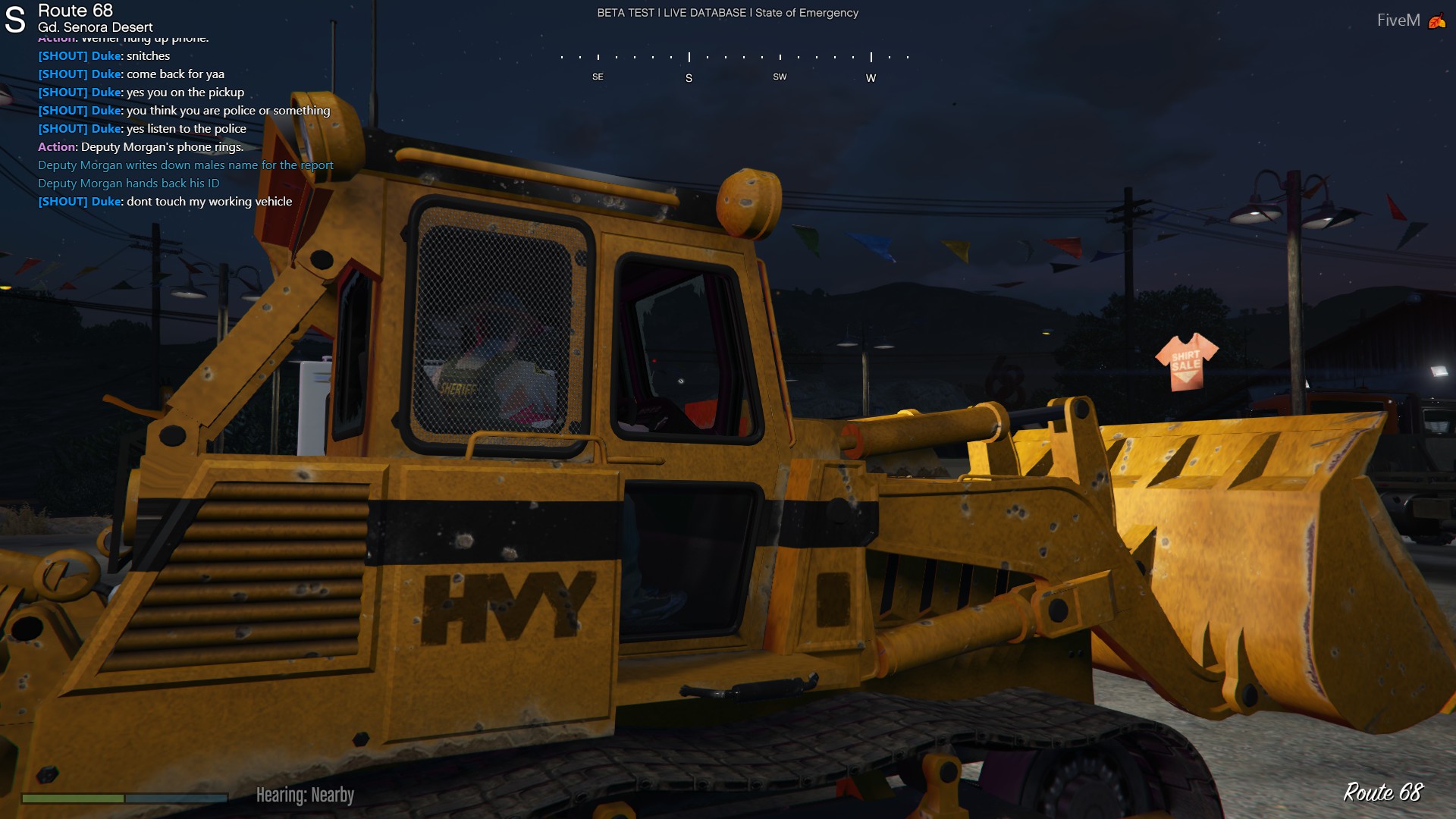
Task: Select Duke's "snitches" chat message
Action: point(104,56)
